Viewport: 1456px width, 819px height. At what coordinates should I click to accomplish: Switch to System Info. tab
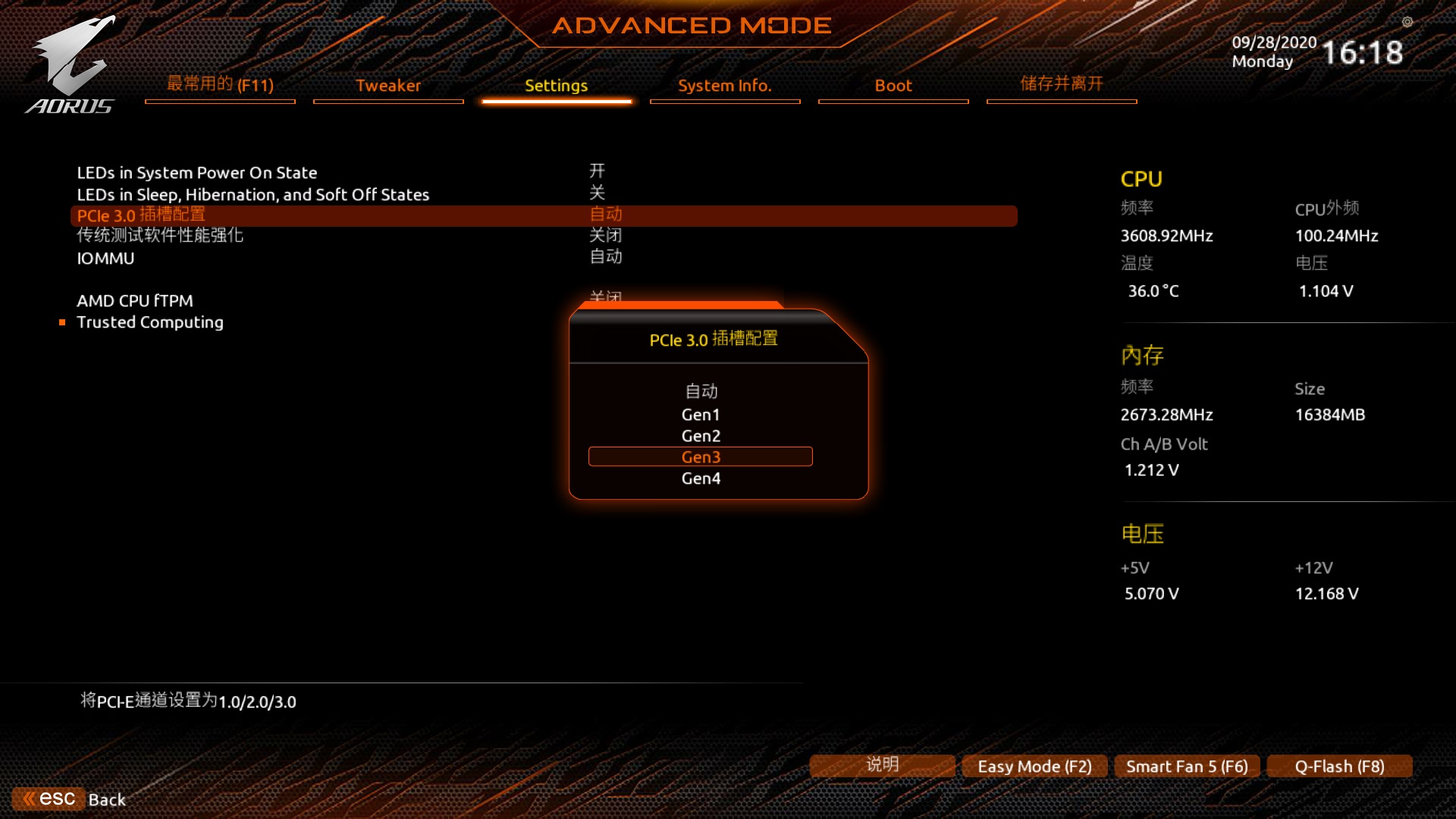point(724,86)
